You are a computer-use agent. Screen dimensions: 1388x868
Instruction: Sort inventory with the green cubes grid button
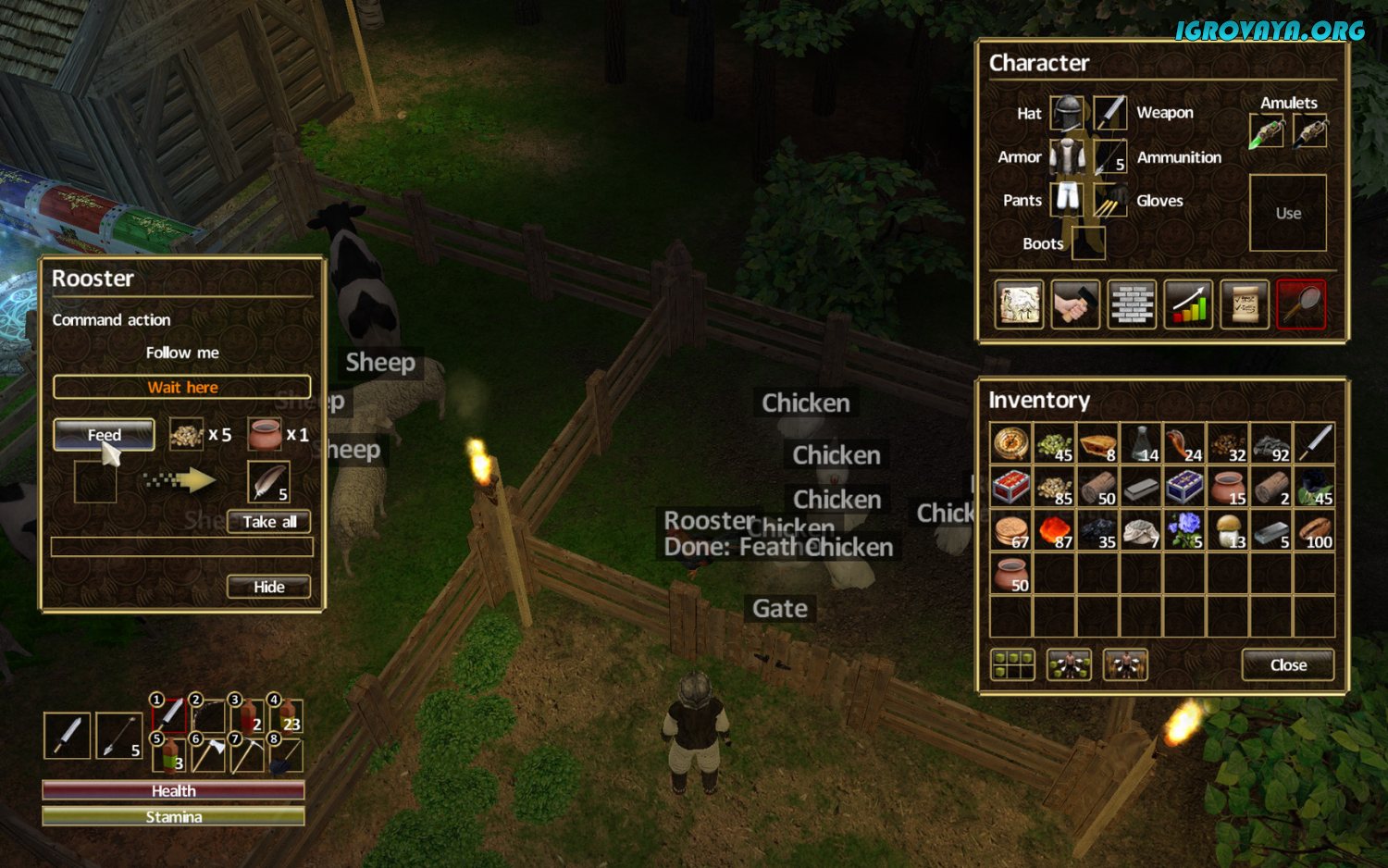pyautogui.click(x=1012, y=664)
